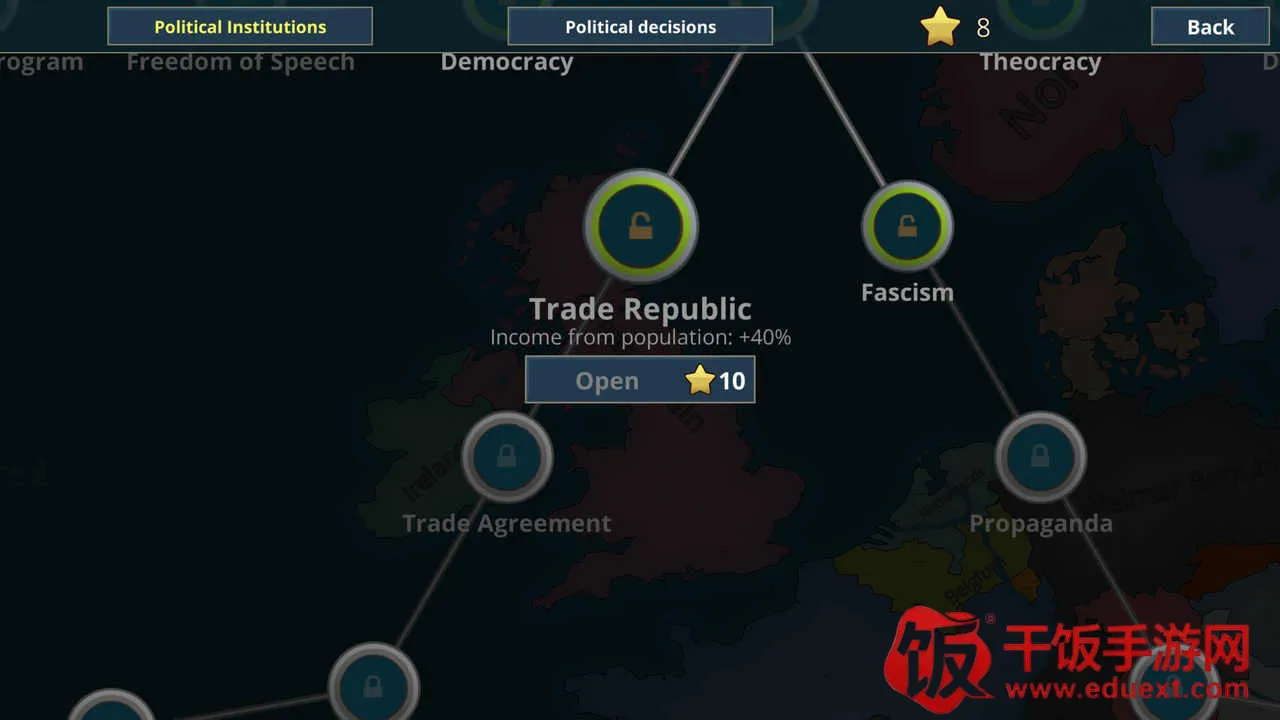The width and height of the screenshot is (1280, 720).
Task: Open the Political decisions tab
Action: coord(640,27)
